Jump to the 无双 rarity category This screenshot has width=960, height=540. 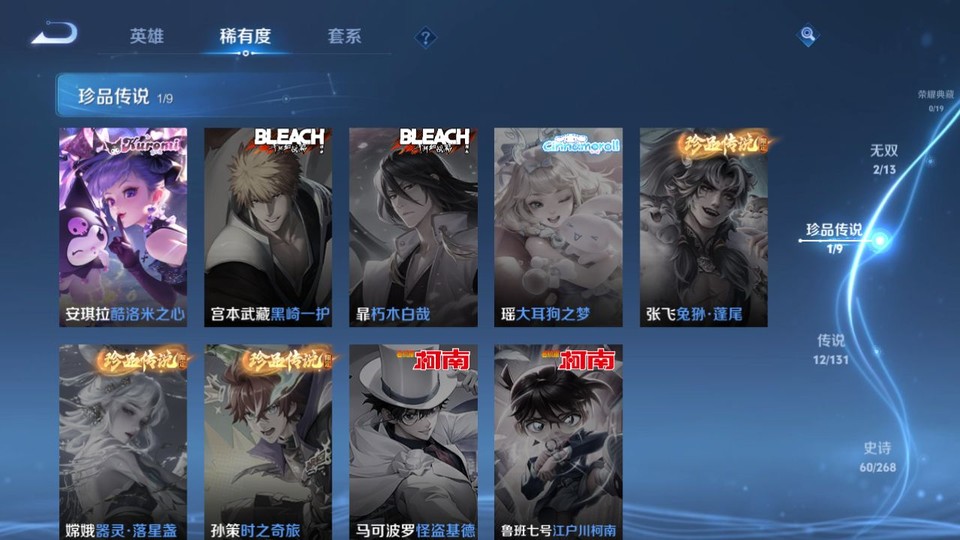click(x=883, y=157)
